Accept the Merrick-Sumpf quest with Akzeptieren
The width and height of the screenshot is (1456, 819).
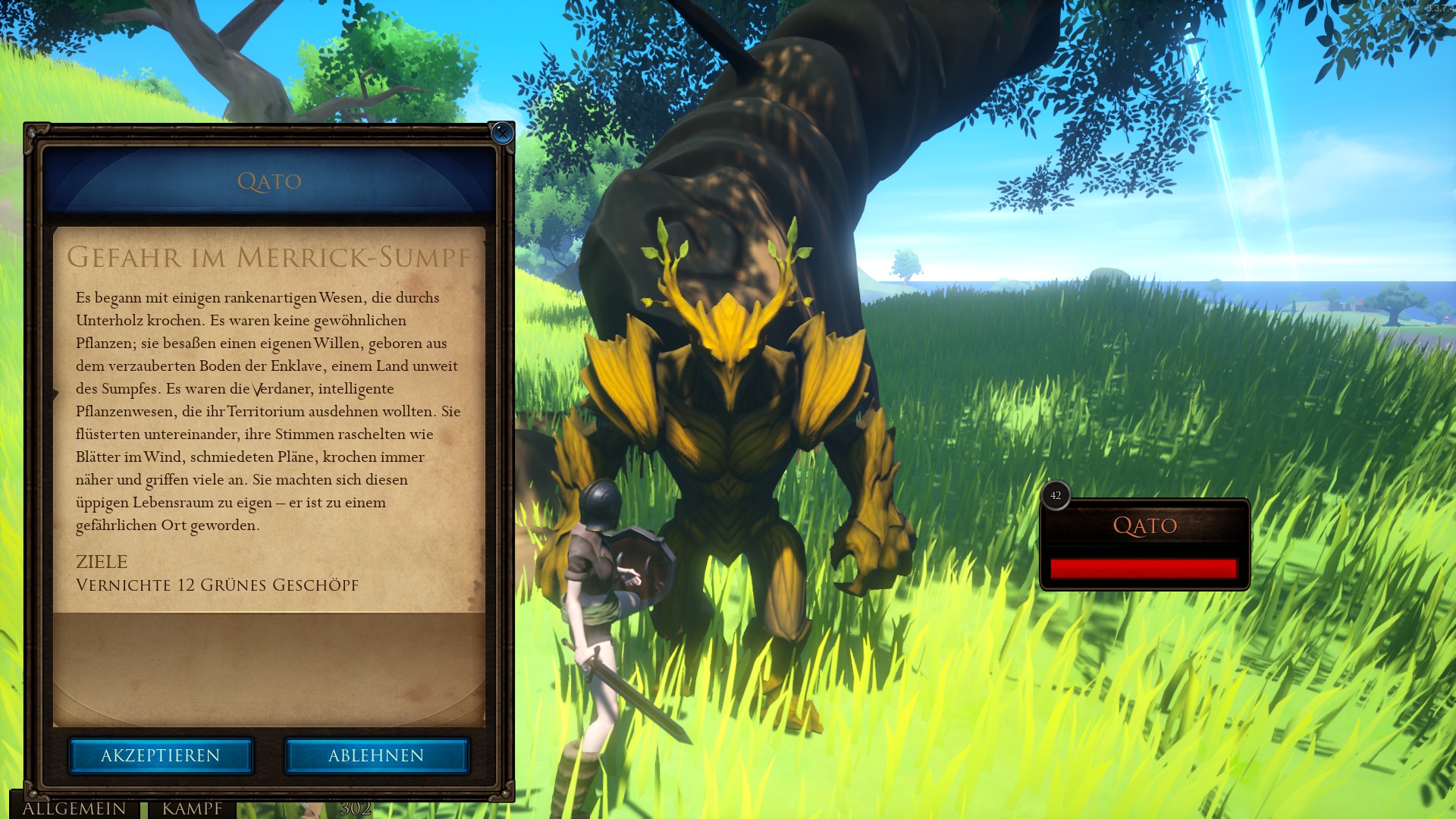161,755
